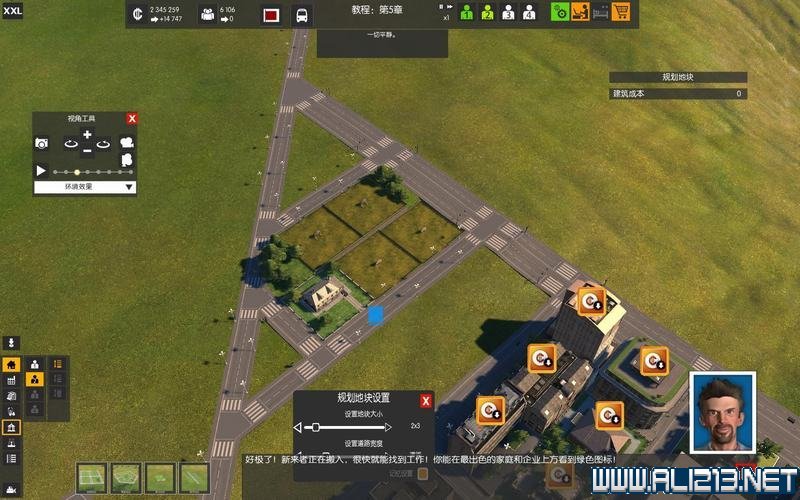Zoom out with the minus button
800x500 pixels.
[87, 151]
